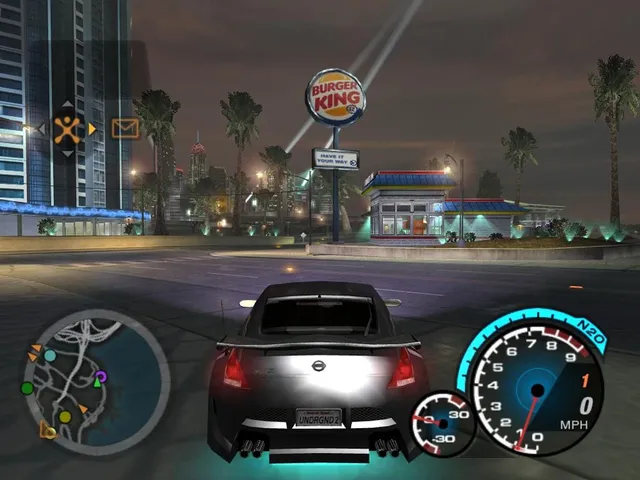Open the envelope messages icon
The image size is (640, 480).
point(125,128)
